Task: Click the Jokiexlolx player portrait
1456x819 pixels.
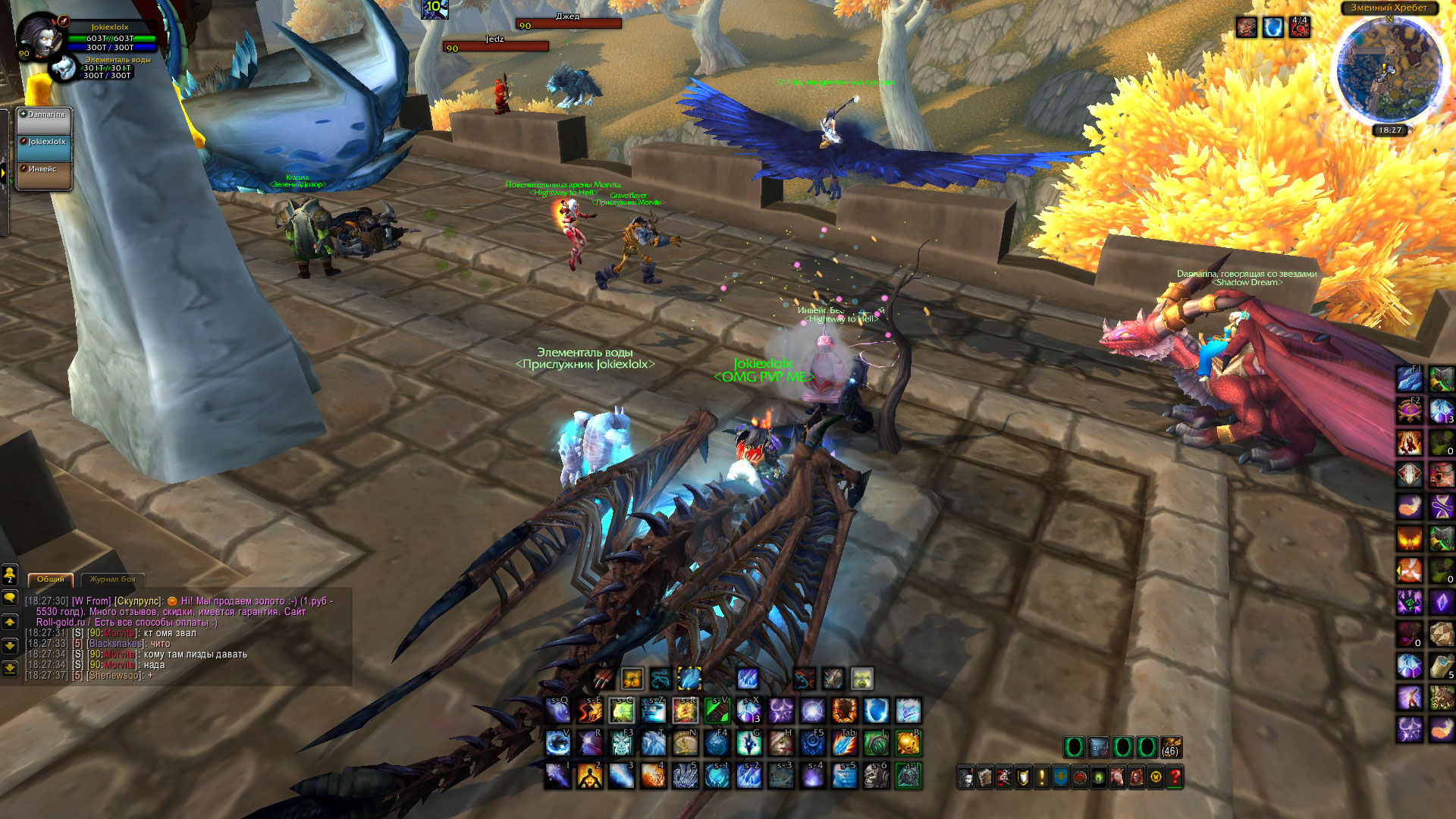Action: tap(36, 36)
